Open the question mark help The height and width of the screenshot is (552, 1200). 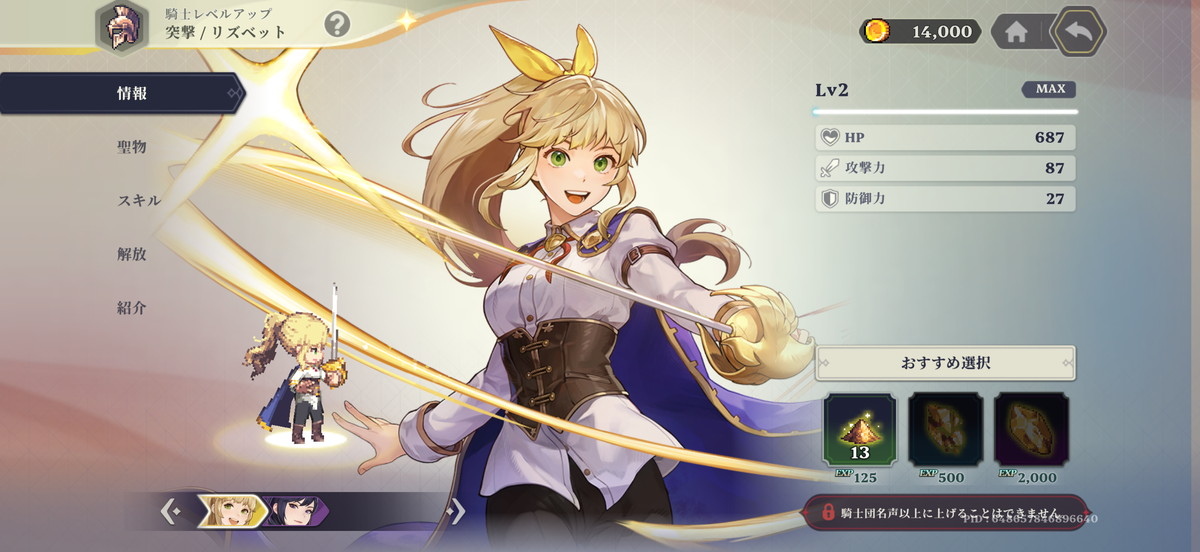tap(338, 24)
